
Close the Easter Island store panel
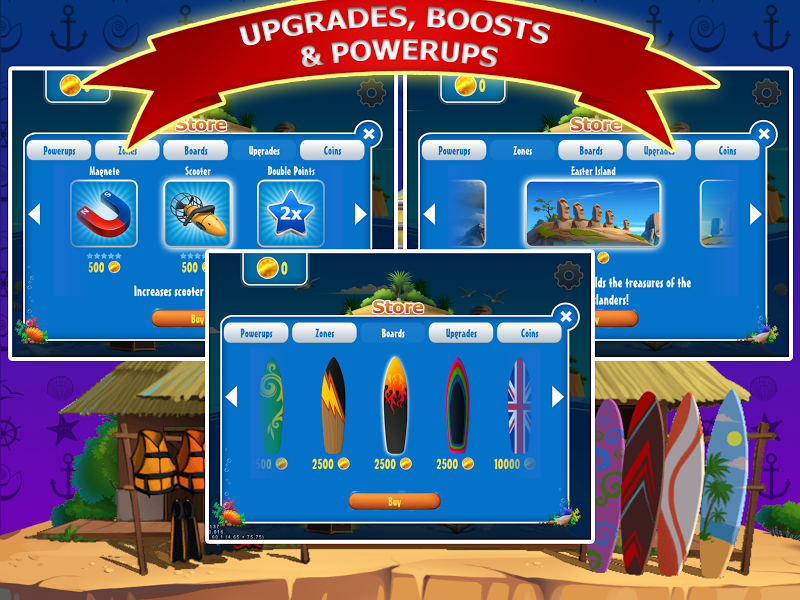click(x=764, y=134)
